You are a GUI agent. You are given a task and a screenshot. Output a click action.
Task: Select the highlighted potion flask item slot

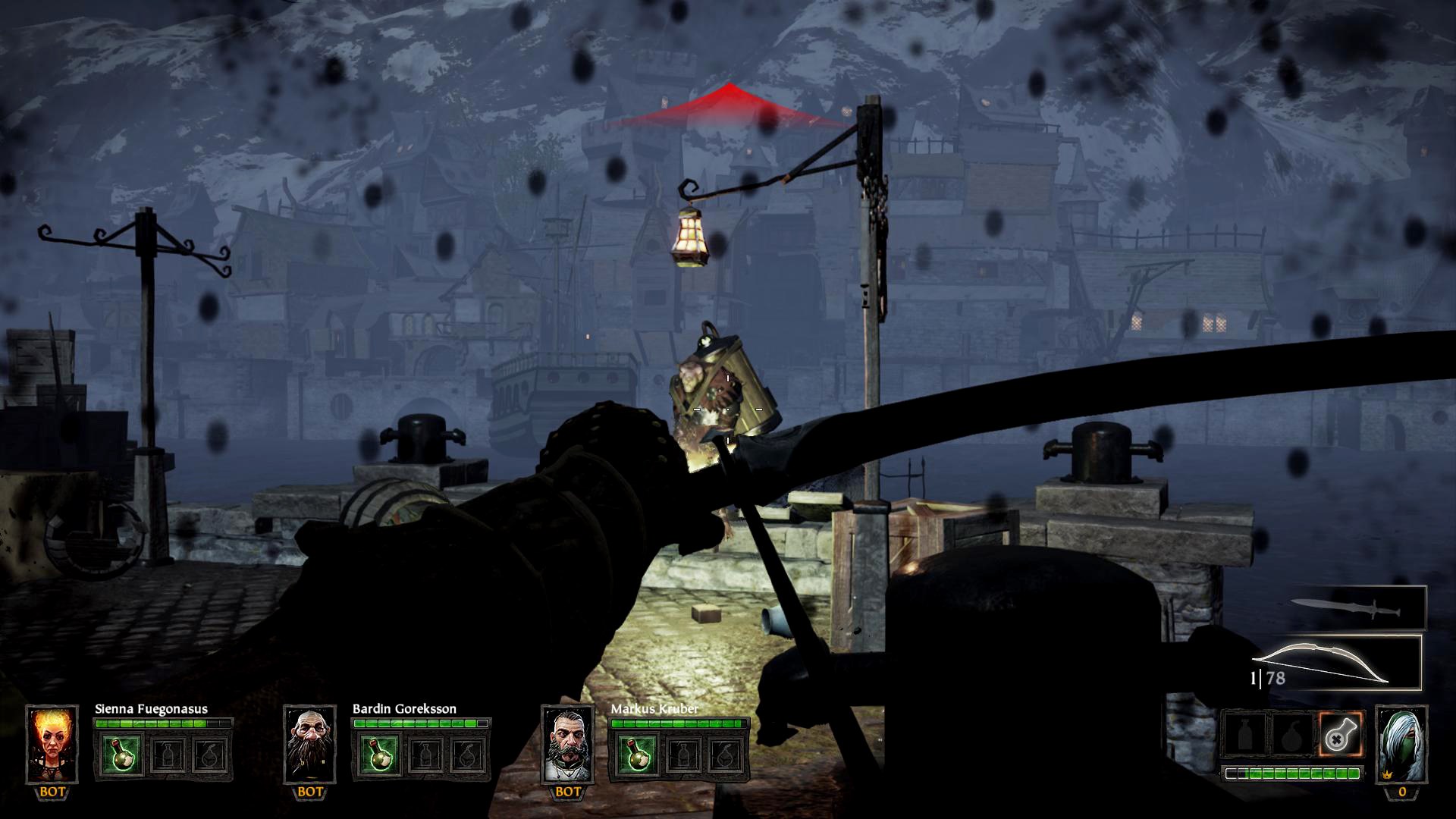(1340, 733)
